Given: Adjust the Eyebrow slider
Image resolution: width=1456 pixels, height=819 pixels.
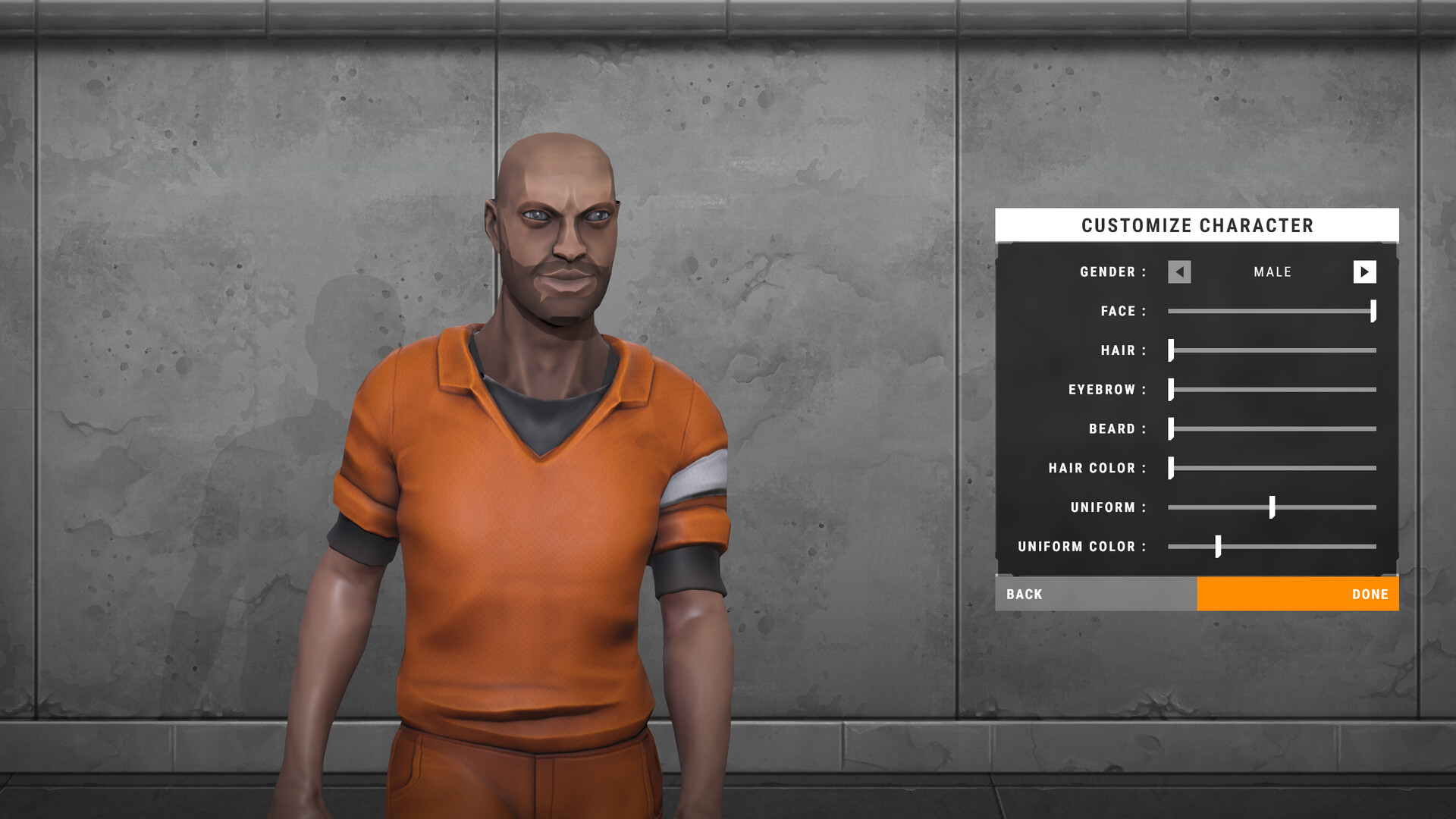Looking at the screenshot, I should click(1172, 390).
